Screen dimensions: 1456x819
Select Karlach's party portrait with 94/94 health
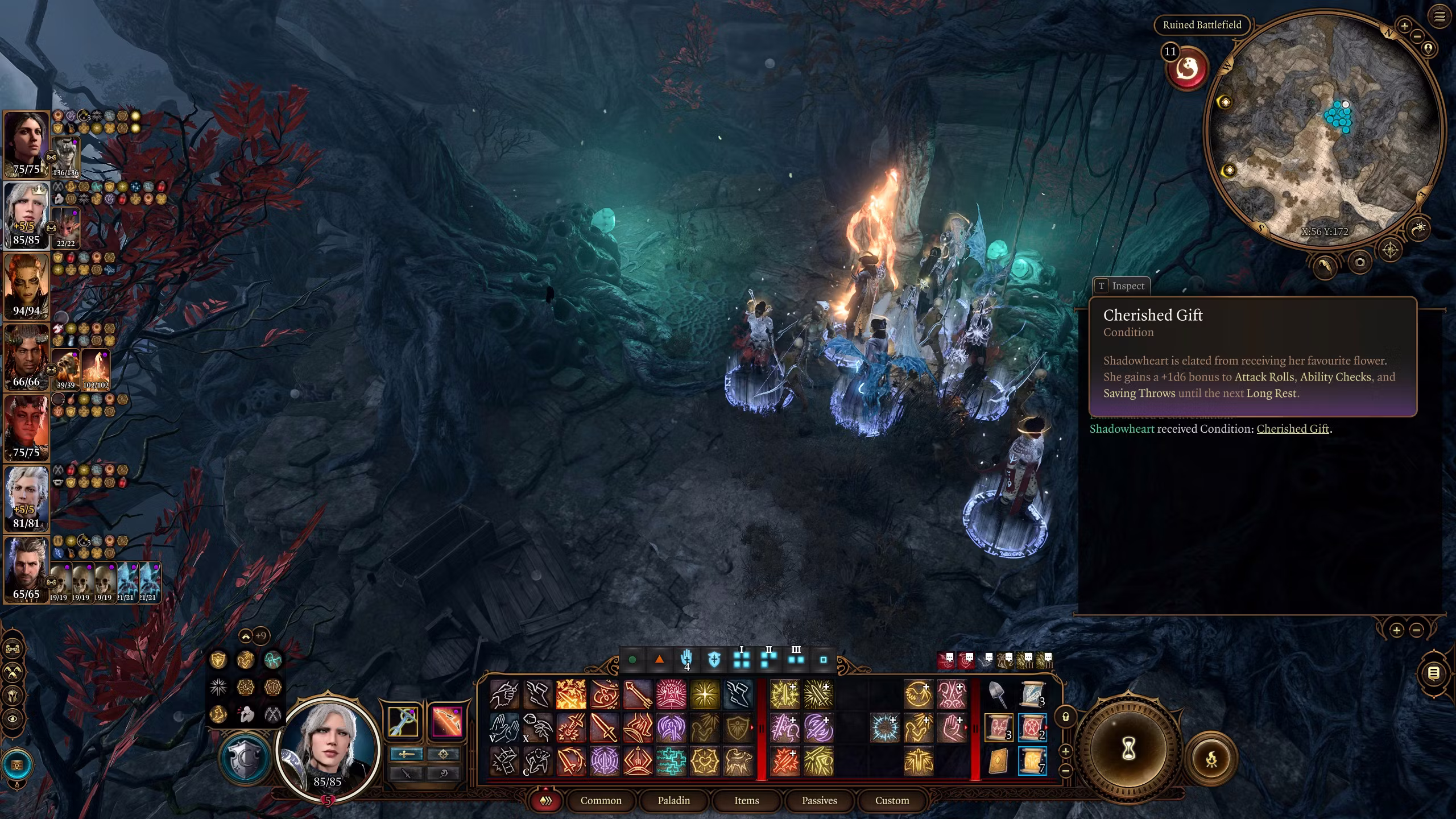point(26,286)
